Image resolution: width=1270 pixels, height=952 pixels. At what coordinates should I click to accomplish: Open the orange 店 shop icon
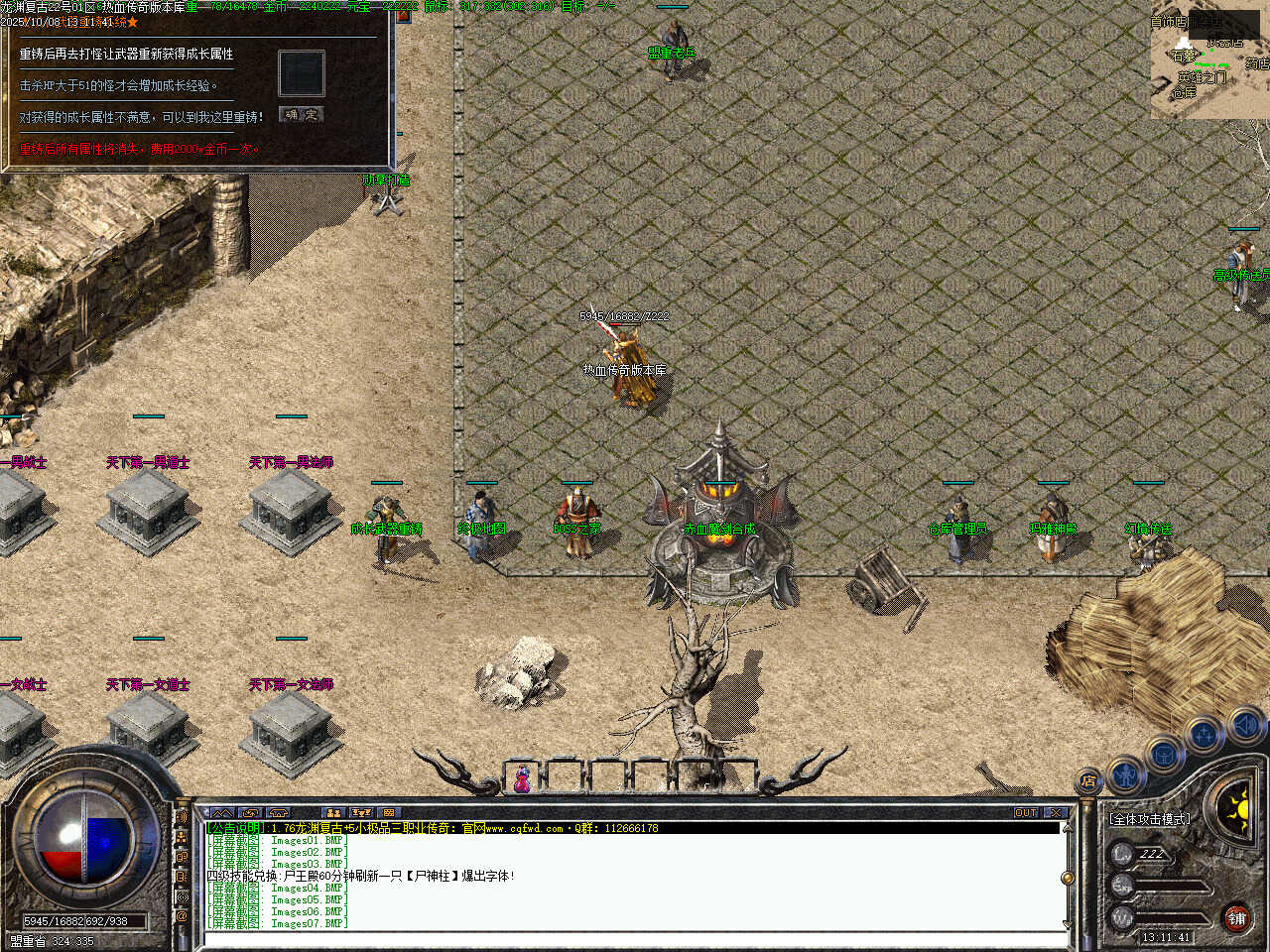point(1088,780)
